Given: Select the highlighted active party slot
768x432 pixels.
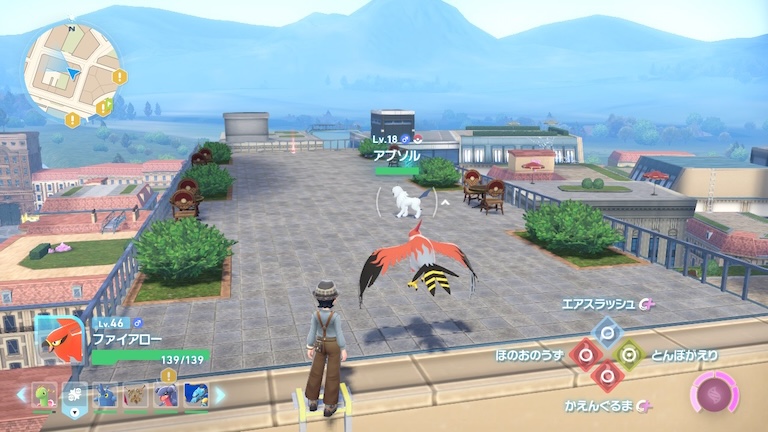Looking at the screenshot, I should (74, 395).
